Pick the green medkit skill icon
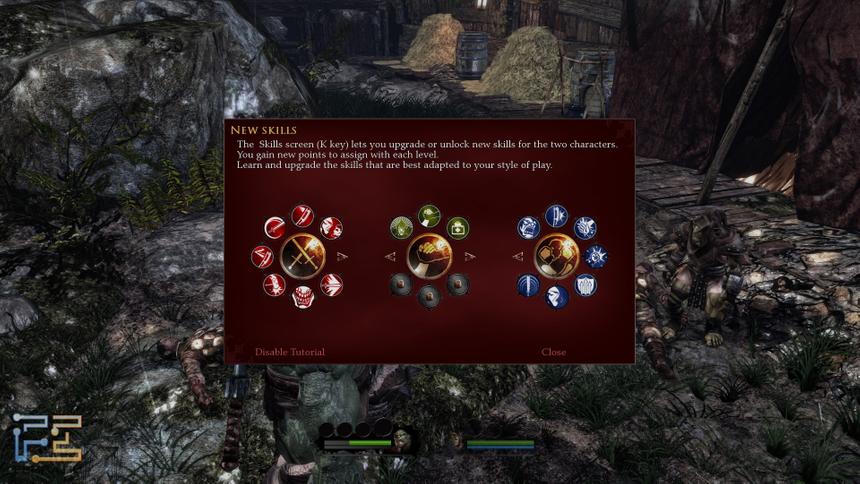The height and width of the screenshot is (484, 860). pos(458,228)
